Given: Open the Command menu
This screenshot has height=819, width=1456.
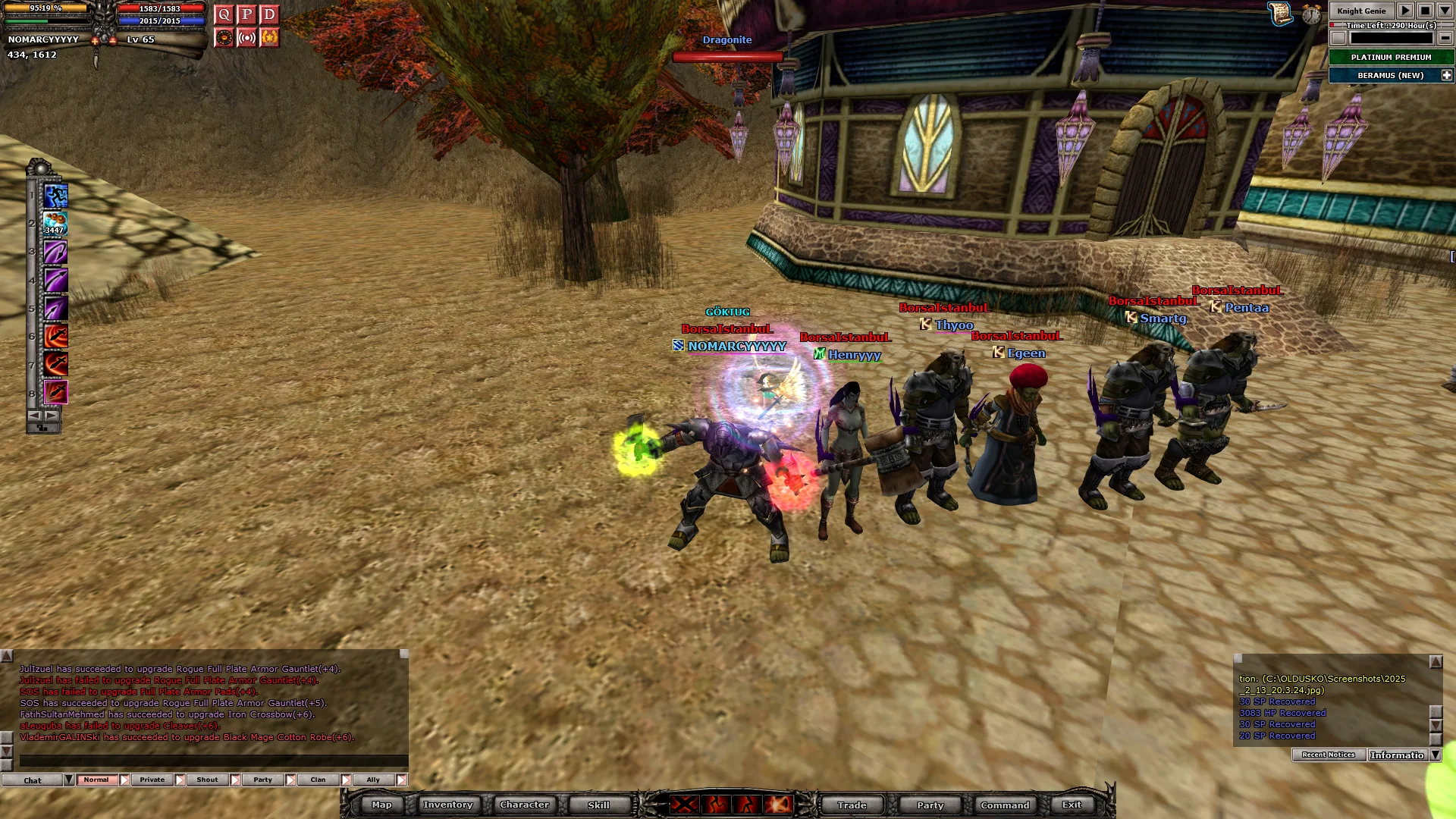Looking at the screenshot, I should (x=1005, y=805).
